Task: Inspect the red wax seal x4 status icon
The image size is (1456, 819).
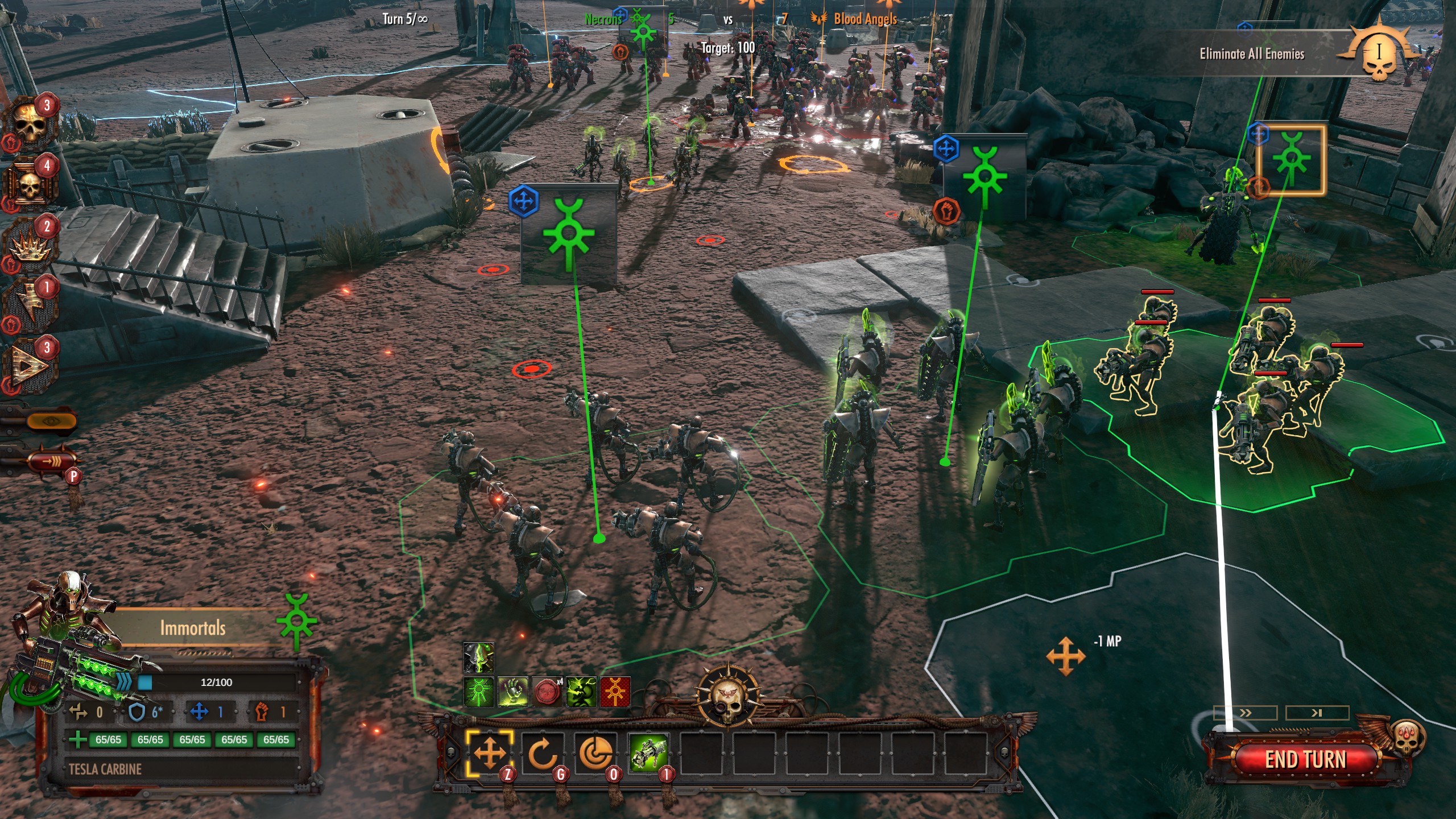Action: tap(546, 692)
